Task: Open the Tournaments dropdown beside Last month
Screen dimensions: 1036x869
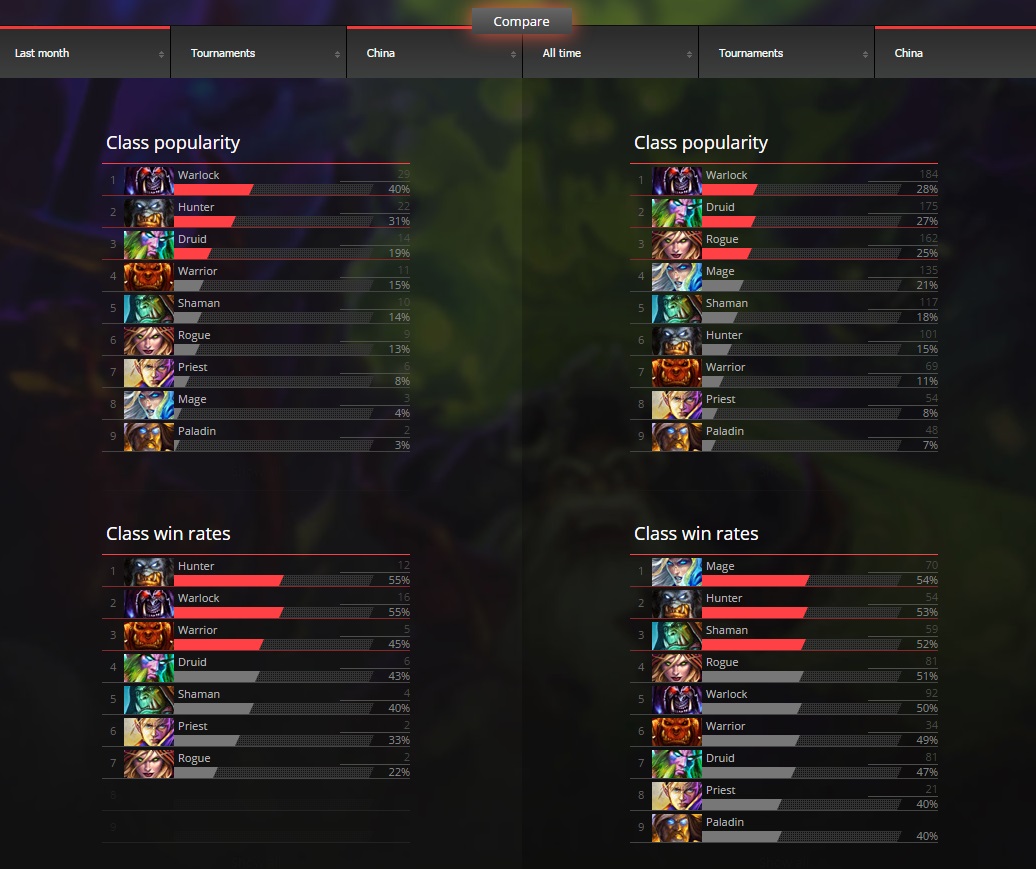Action: tap(259, 53)
